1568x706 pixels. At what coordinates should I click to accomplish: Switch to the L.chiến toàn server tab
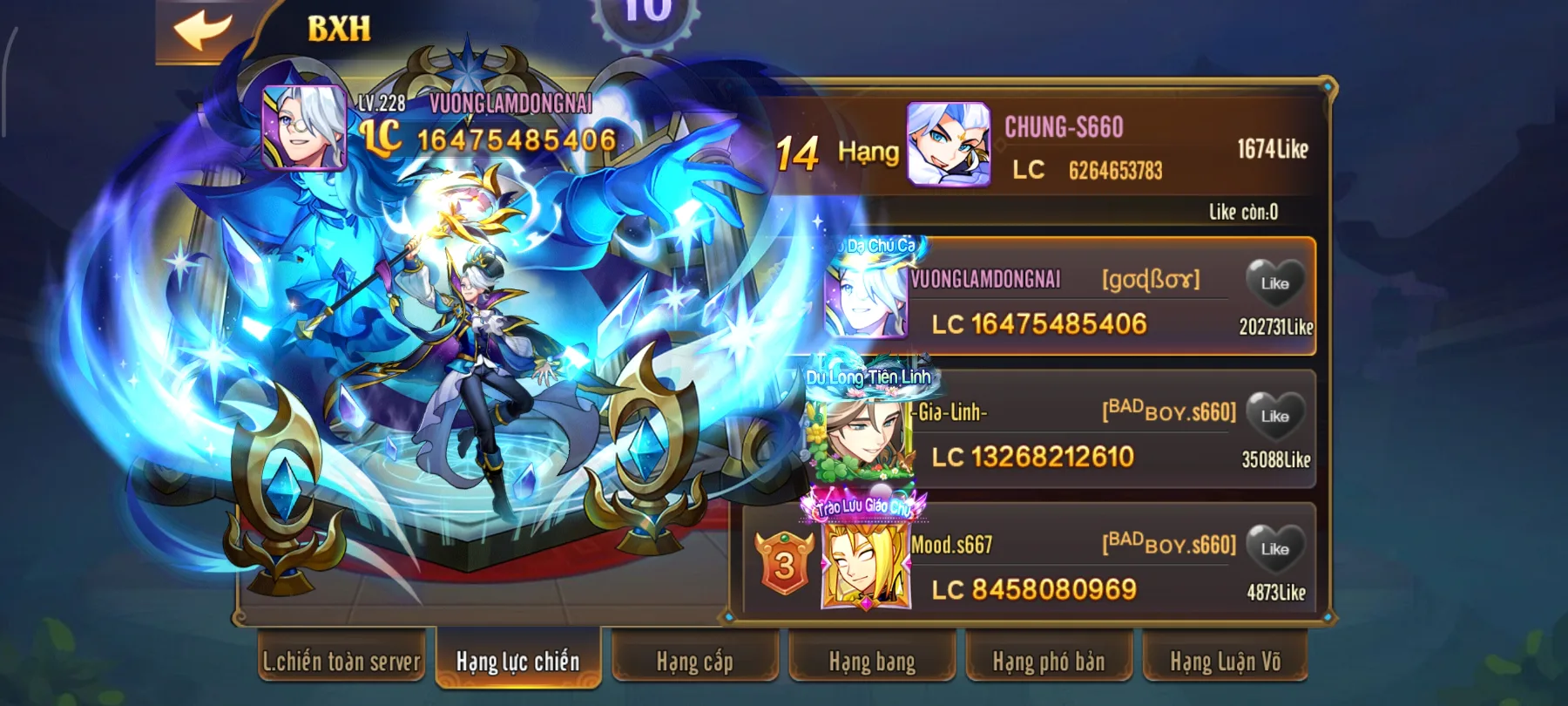(340, 662)
